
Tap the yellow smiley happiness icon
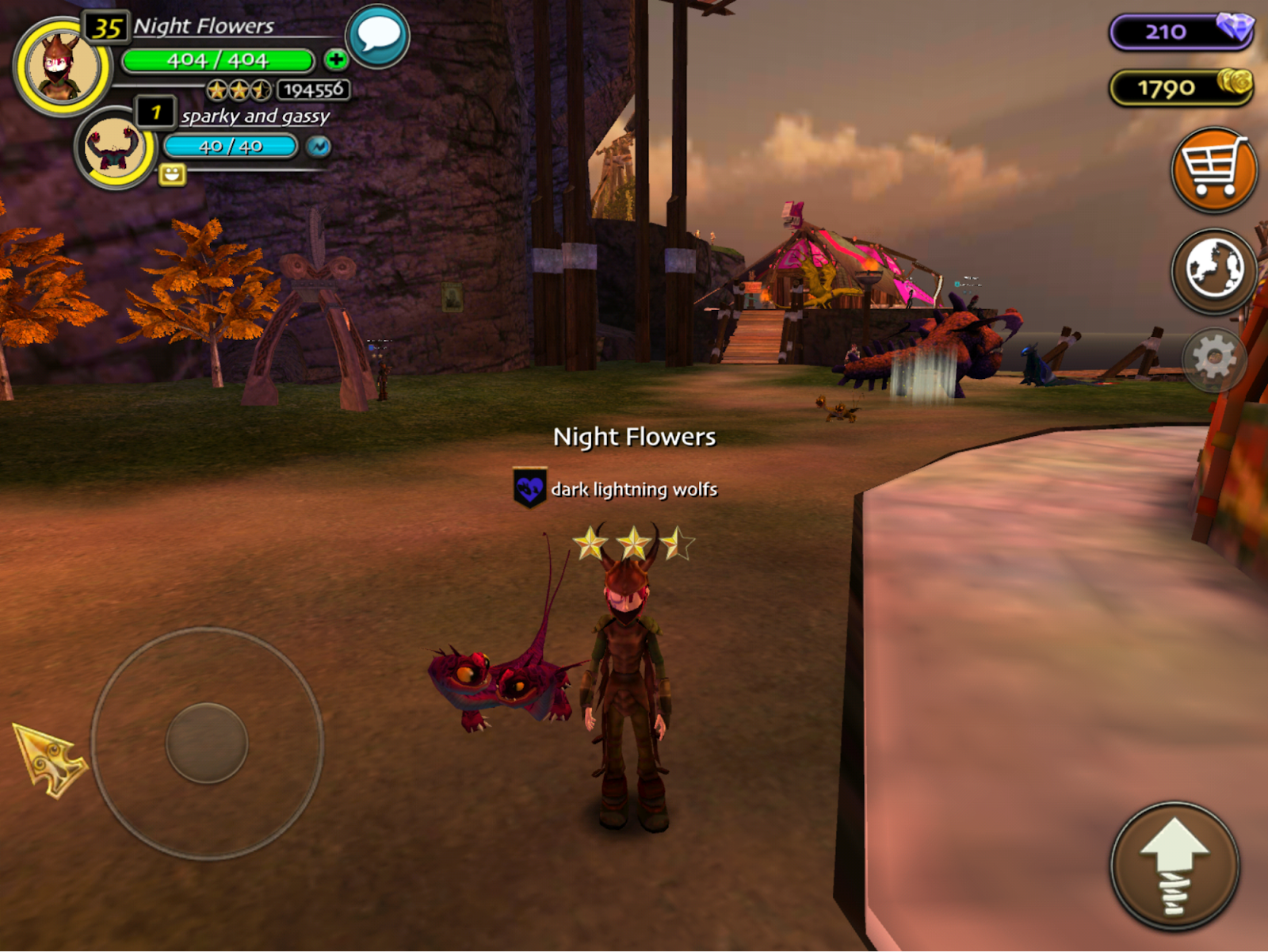172,174
